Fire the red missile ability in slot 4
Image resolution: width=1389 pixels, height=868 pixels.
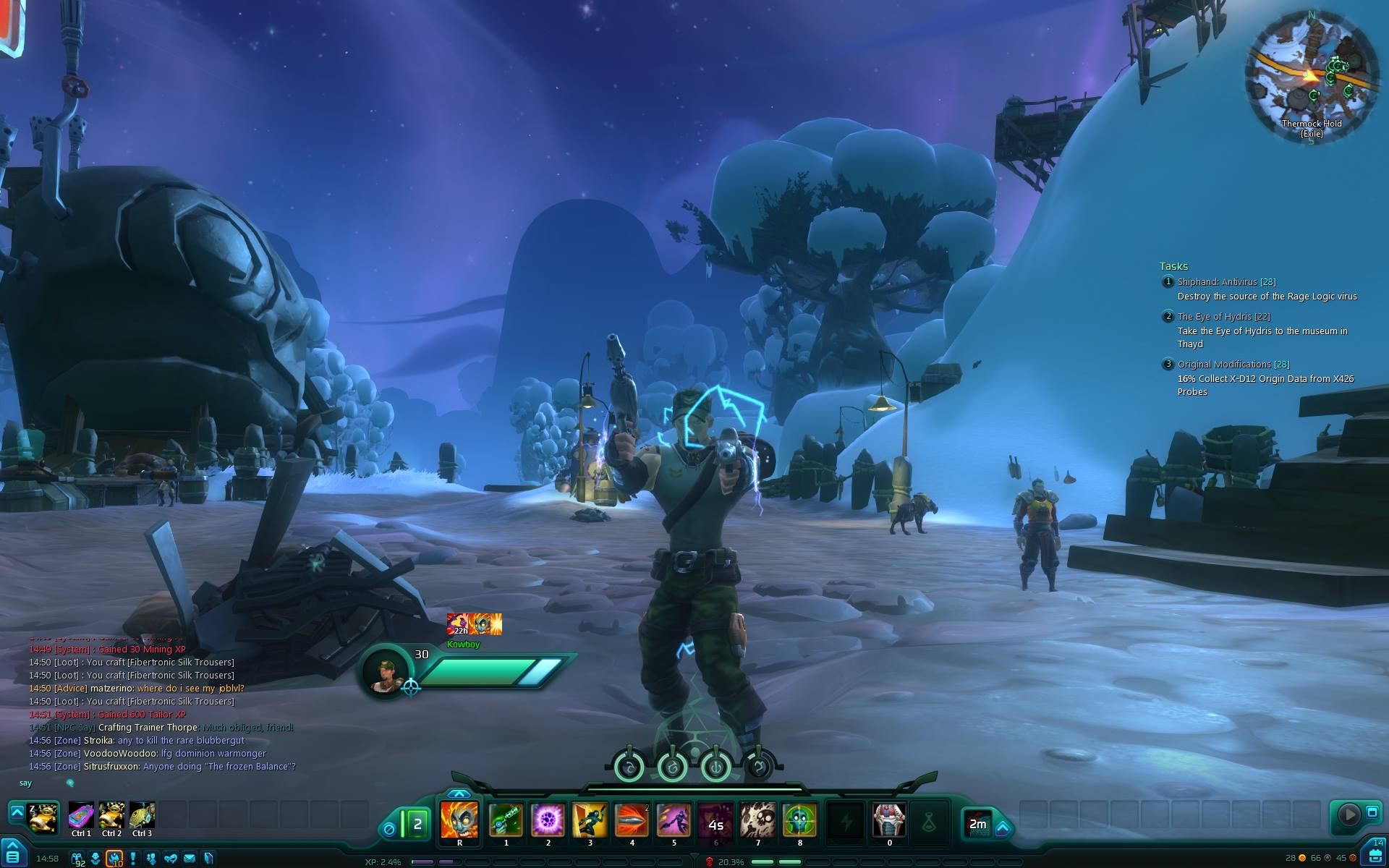632,820
